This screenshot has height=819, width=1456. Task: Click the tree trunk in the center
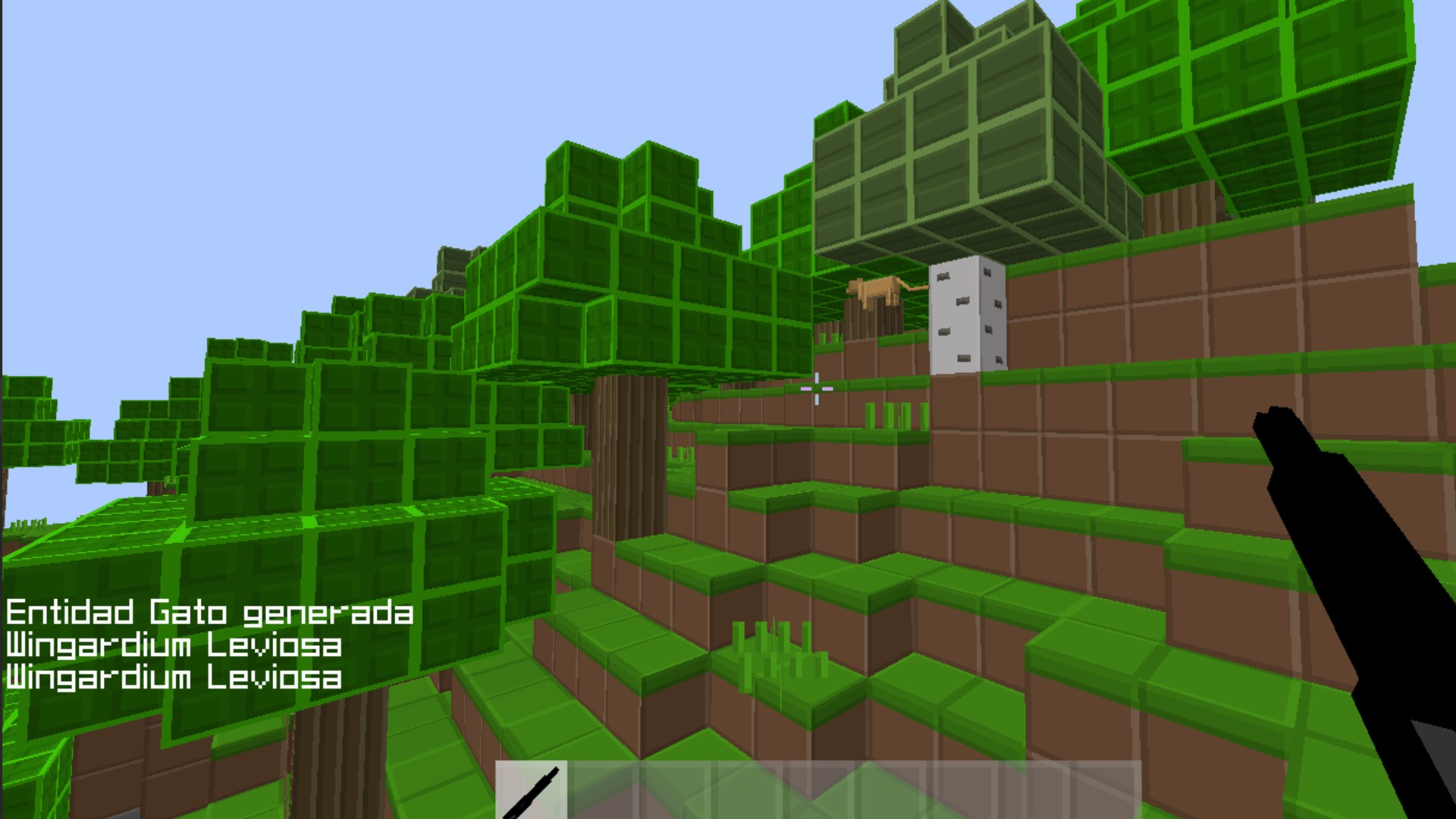629,455
